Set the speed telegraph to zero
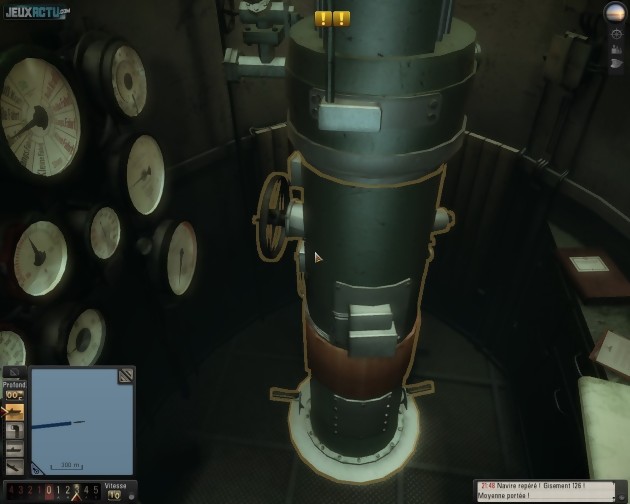The height and width of the screenshot is (504, 630). (x=49, y=491)
